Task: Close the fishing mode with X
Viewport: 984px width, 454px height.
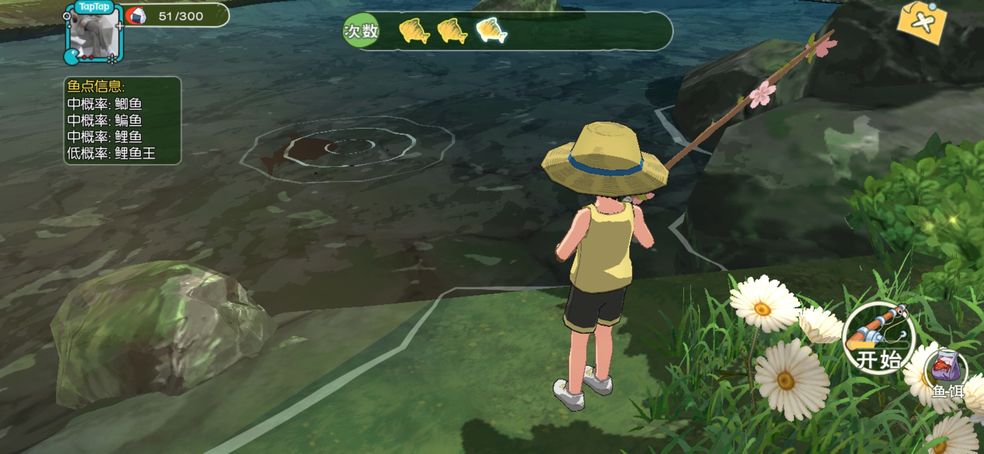Action: click(922, 22)
